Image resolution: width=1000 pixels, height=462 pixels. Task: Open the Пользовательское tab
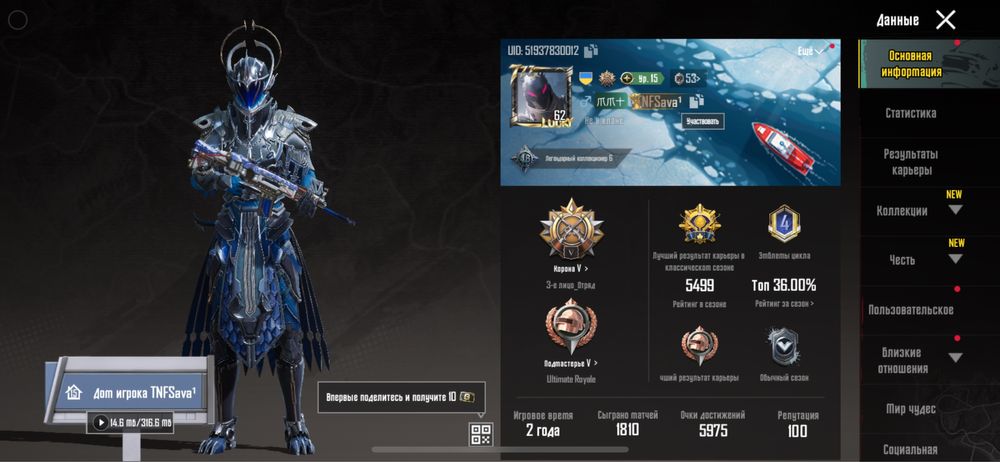point(910,310)
